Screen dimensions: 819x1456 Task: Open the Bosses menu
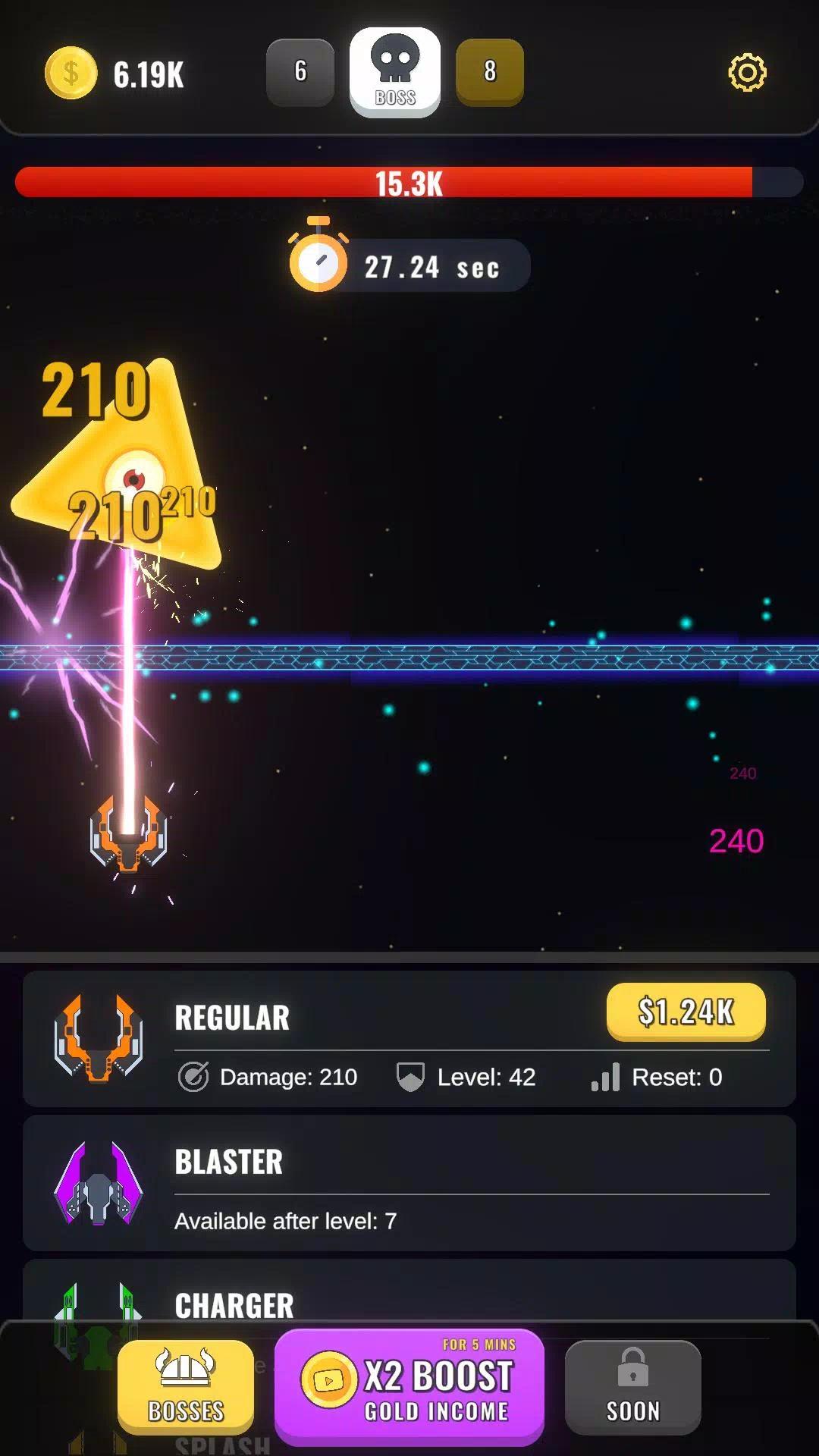coord(186,1386)
